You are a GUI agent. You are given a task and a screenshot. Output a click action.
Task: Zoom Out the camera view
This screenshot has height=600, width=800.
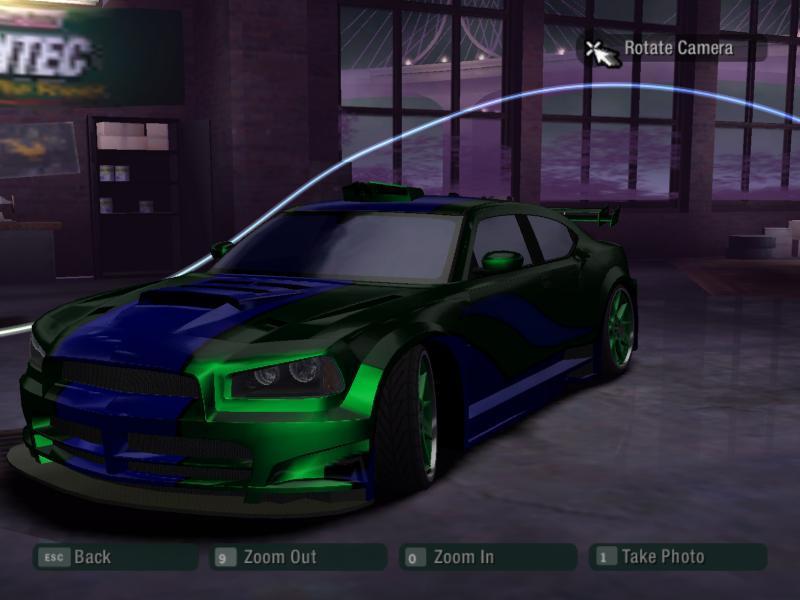[x=279, y=557]
